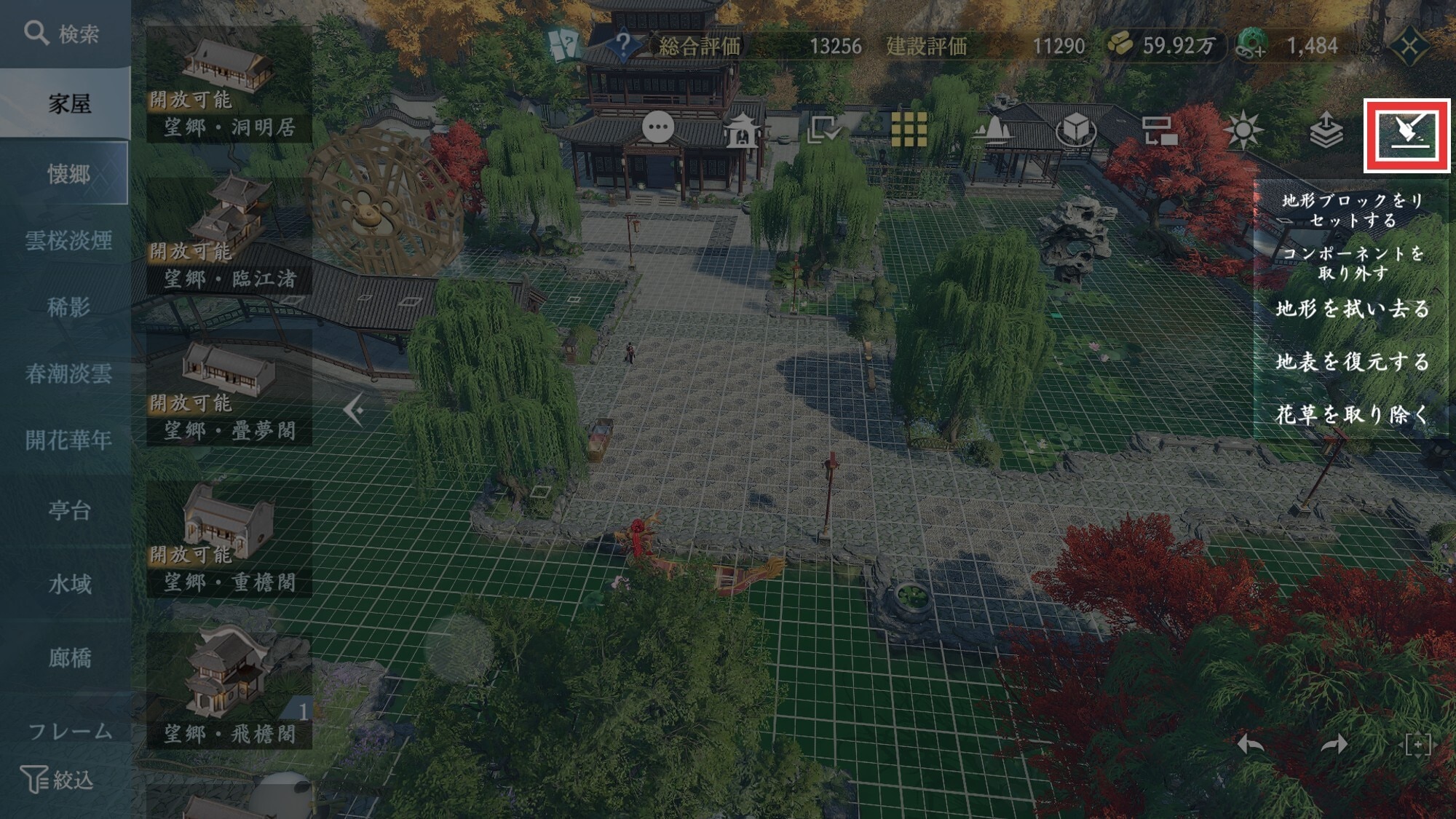This screenshot has height=819, width=1456.
Task: Open the 検索 search field
Action: coord(64,33)
